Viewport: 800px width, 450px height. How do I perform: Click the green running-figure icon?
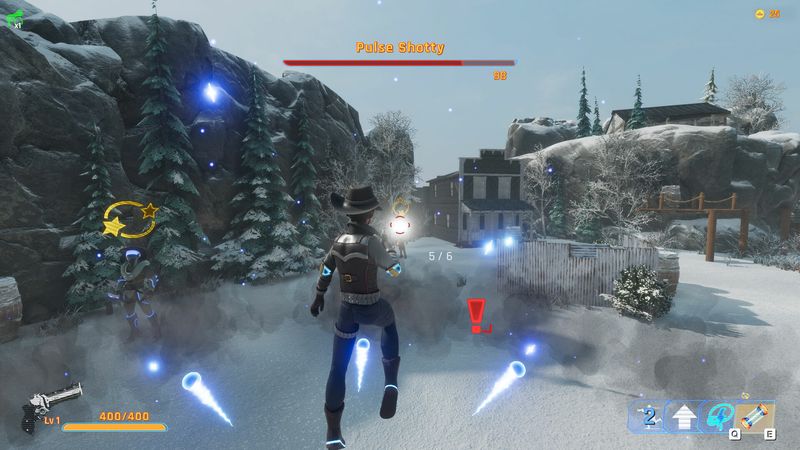tap(12, 14)
